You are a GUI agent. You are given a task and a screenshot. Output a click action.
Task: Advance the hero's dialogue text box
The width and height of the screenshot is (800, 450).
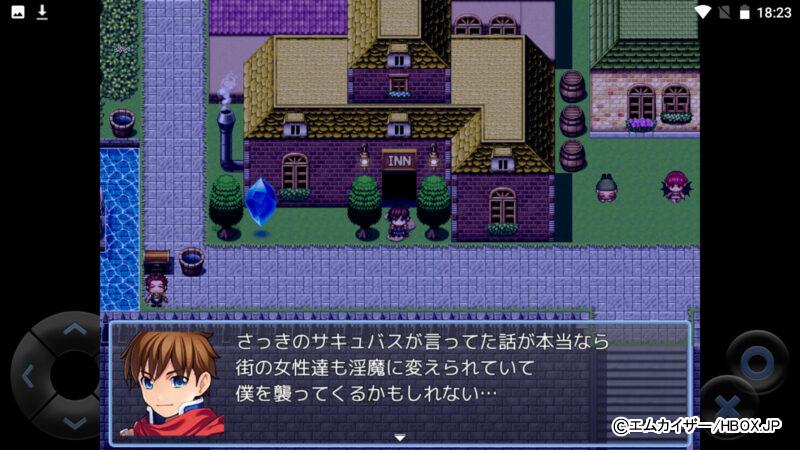(420, 381)
